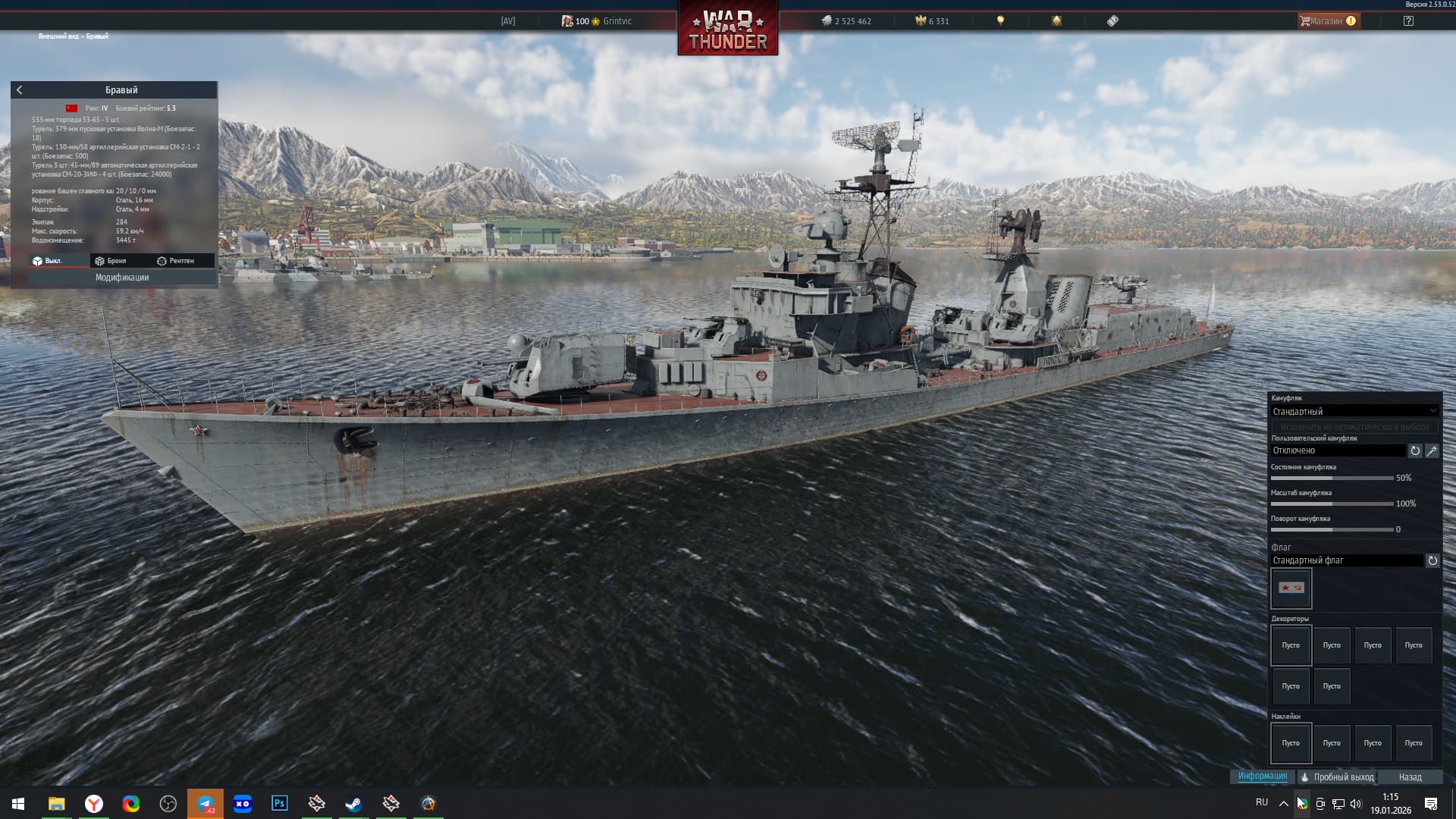Refresh the user camouflage list
The height and width of the screenshot is (819, 1456).
1415,450
